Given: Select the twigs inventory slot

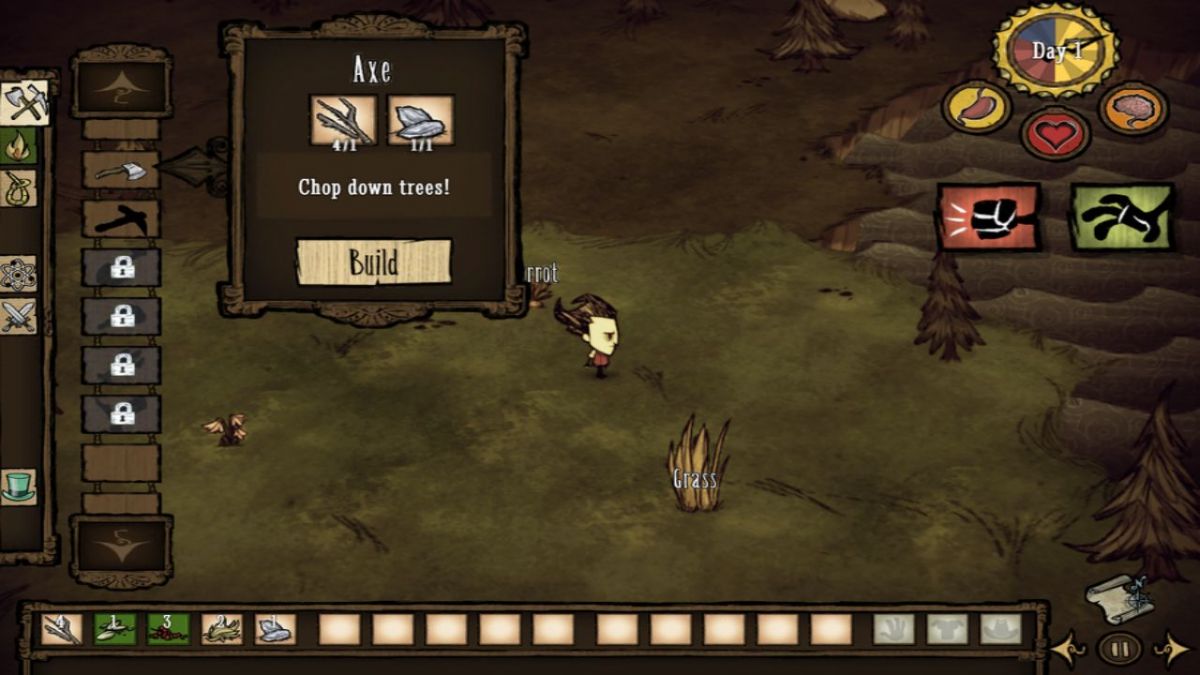Looking at the screenshot, I should pyautogui.click(x=62, y=629).
